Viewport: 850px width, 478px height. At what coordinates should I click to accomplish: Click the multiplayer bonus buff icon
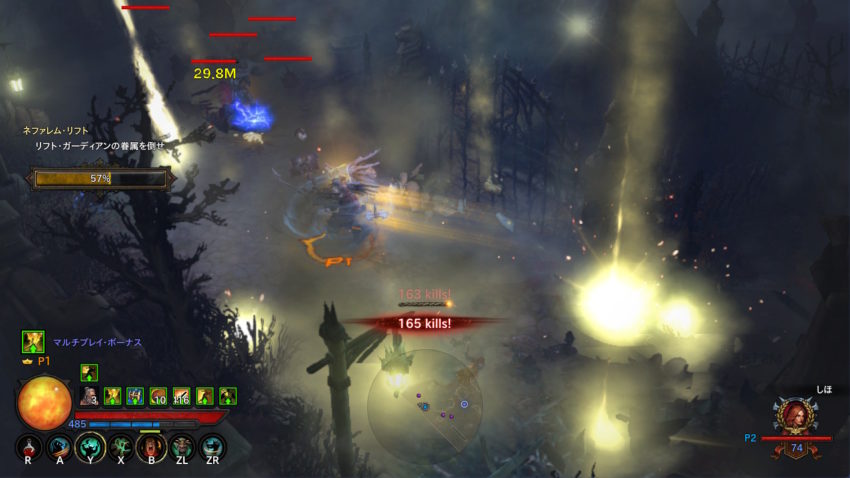[x=33, y=342]
